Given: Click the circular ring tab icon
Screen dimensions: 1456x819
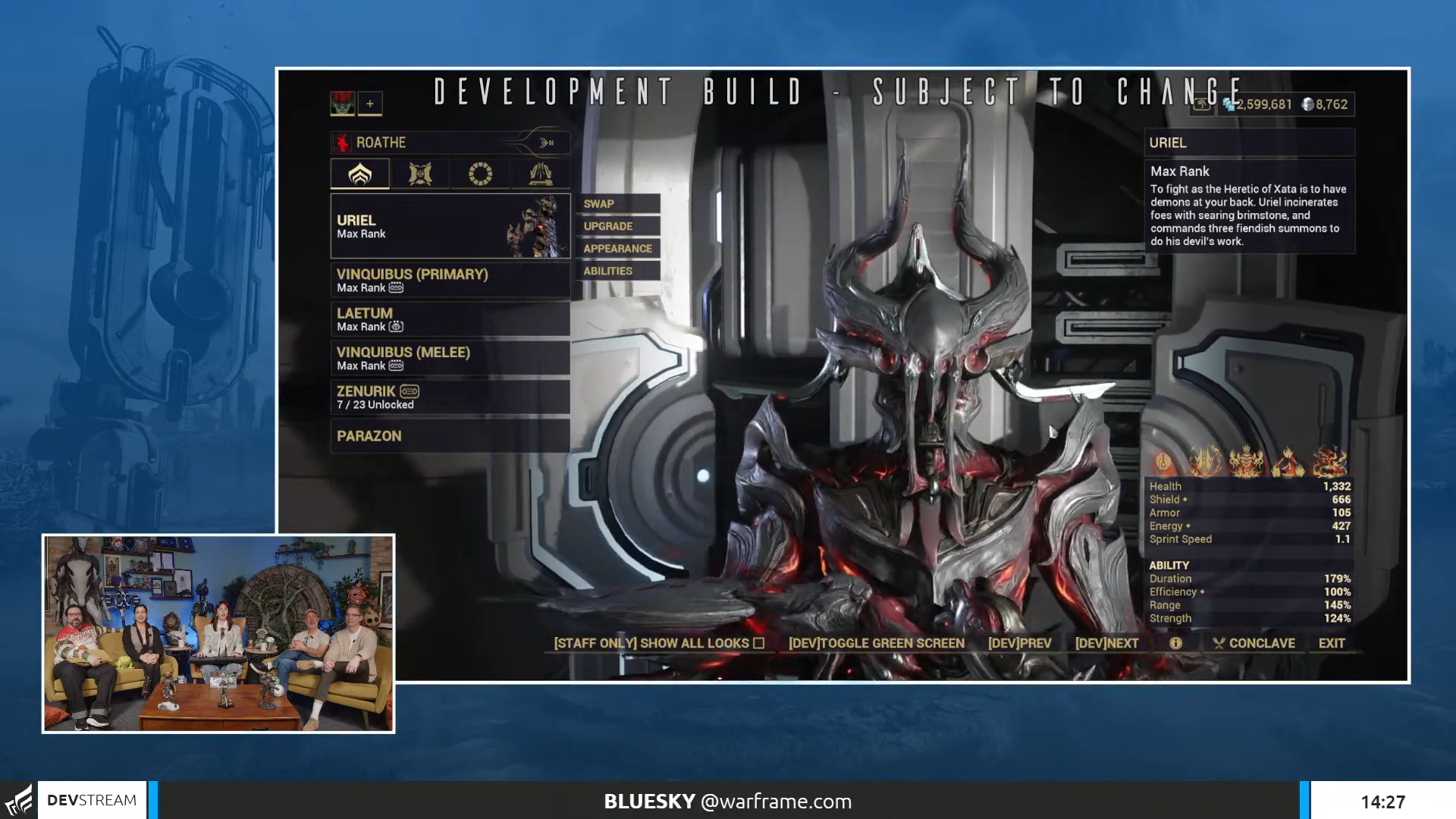Looking at the screenshot, I should [x=480, y=174].
